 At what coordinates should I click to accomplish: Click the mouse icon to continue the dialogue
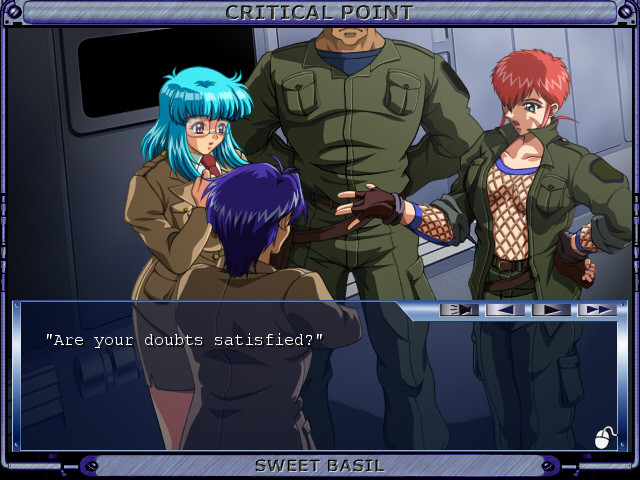pos(604,438)
